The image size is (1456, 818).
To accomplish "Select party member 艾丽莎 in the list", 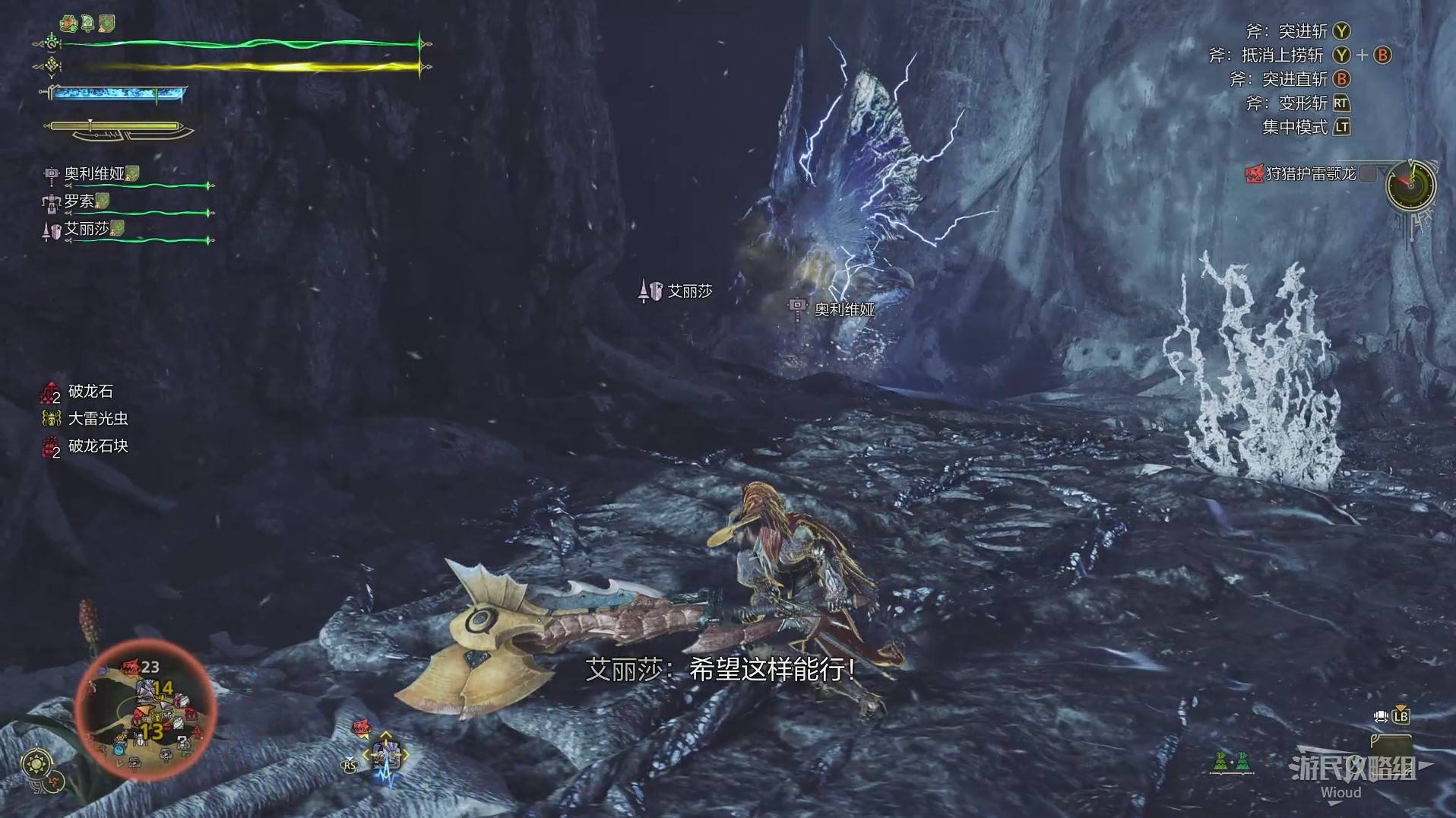I will tap(87, 229).
